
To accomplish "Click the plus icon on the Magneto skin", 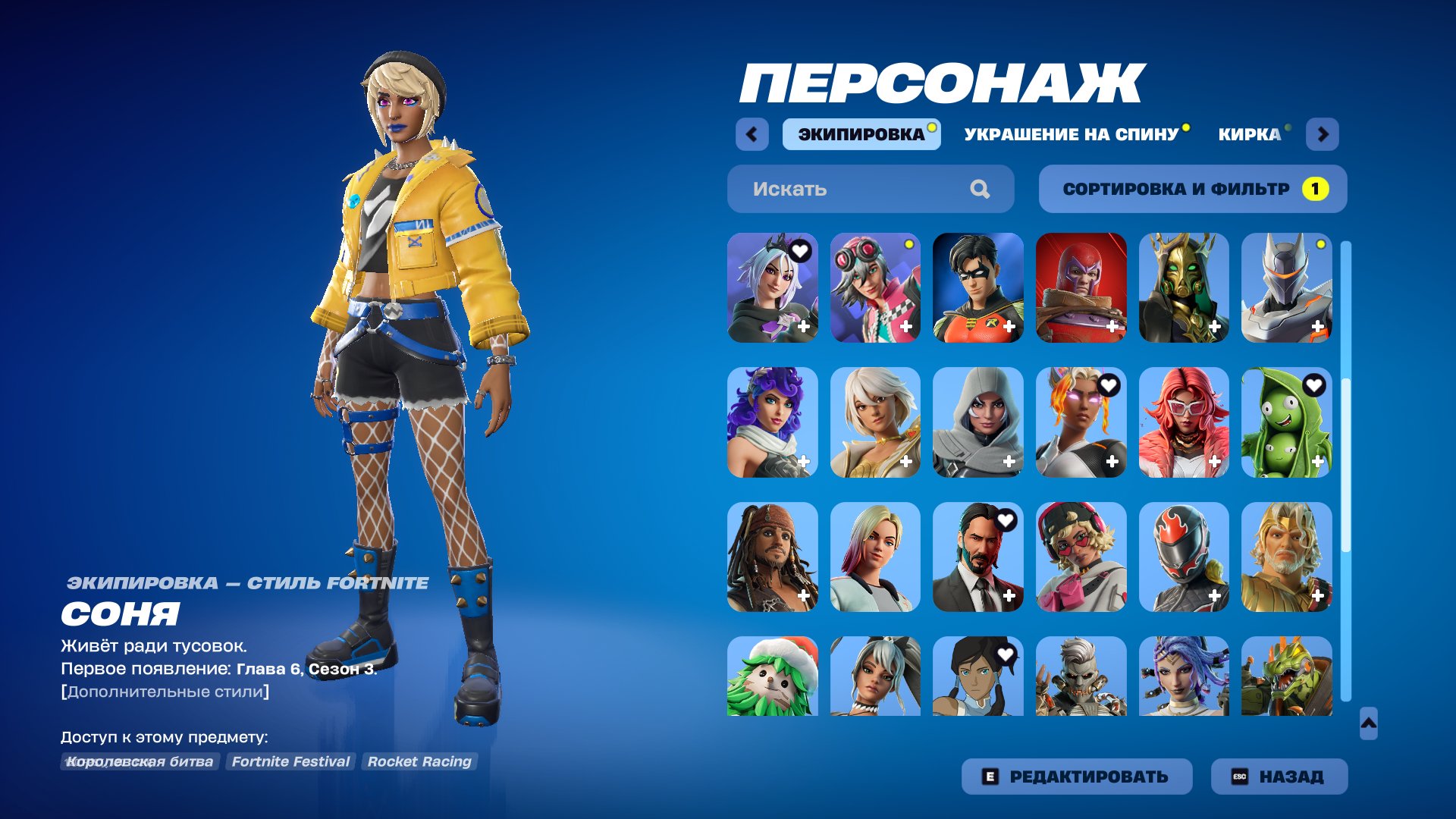I will pos(1112,328).
